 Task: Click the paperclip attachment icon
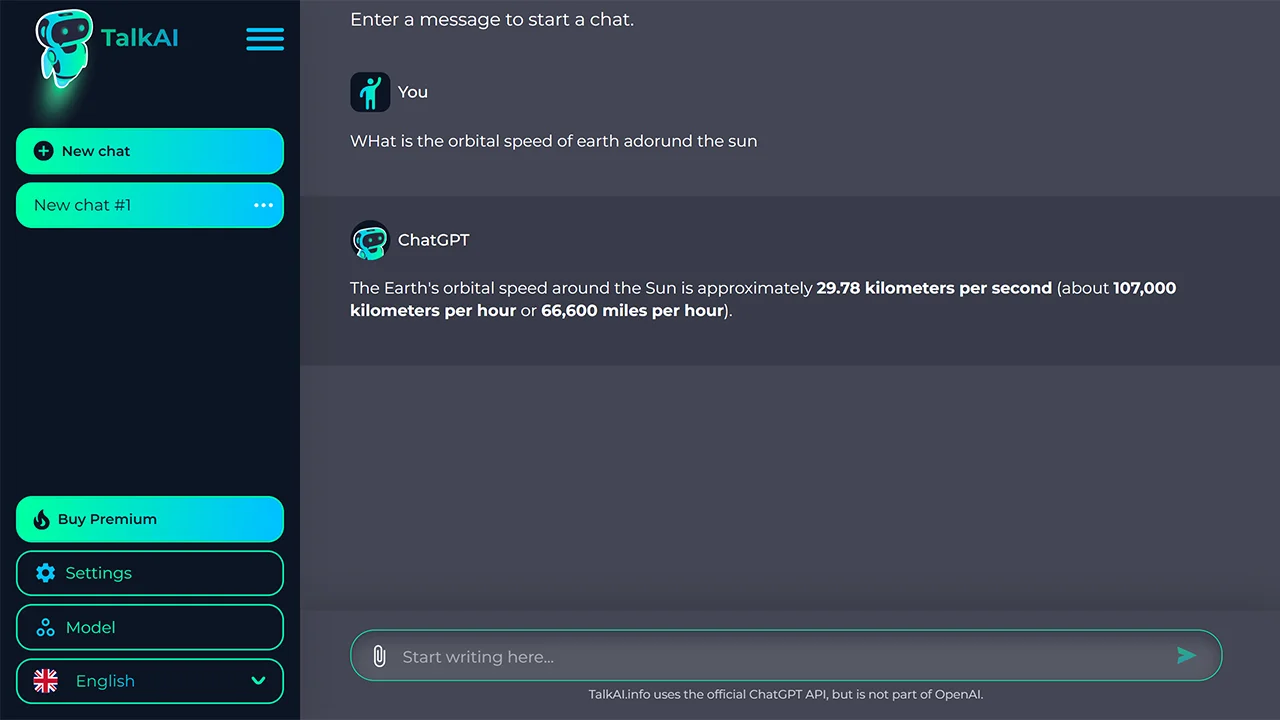click(379, 656)
